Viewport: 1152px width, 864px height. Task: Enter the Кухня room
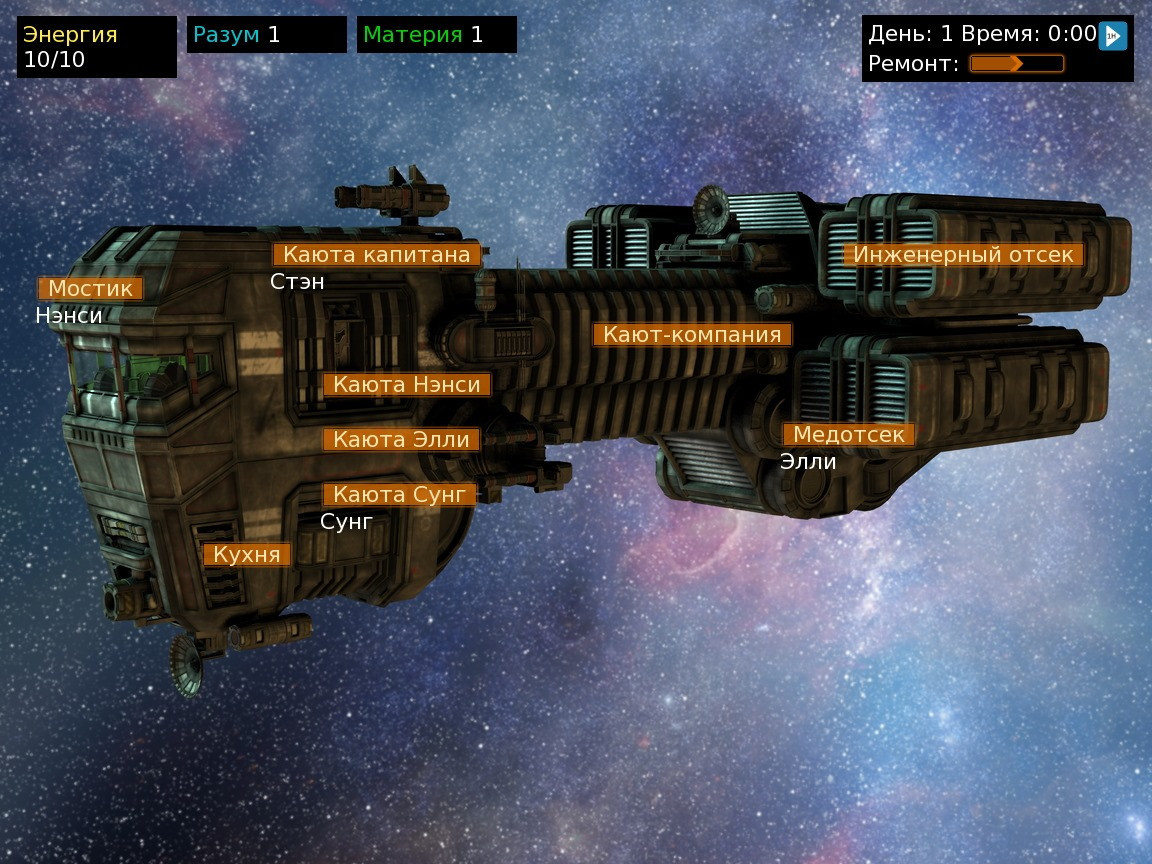click(247, 555)
